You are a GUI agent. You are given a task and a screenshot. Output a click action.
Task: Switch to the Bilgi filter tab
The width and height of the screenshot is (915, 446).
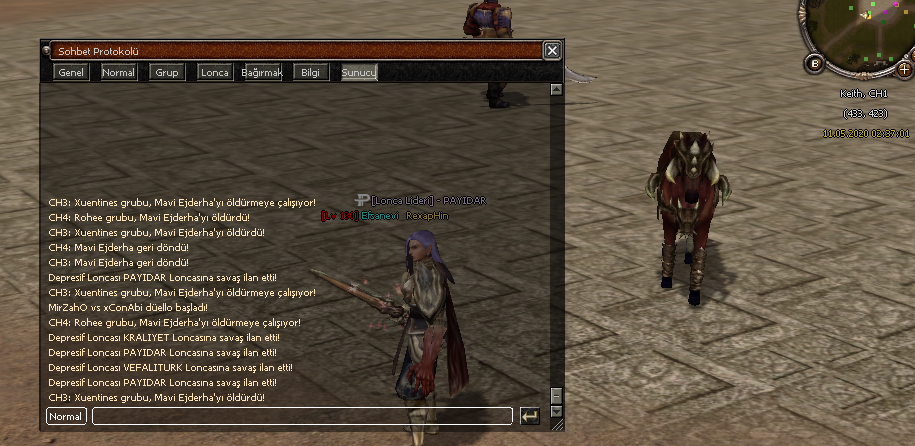310,72
